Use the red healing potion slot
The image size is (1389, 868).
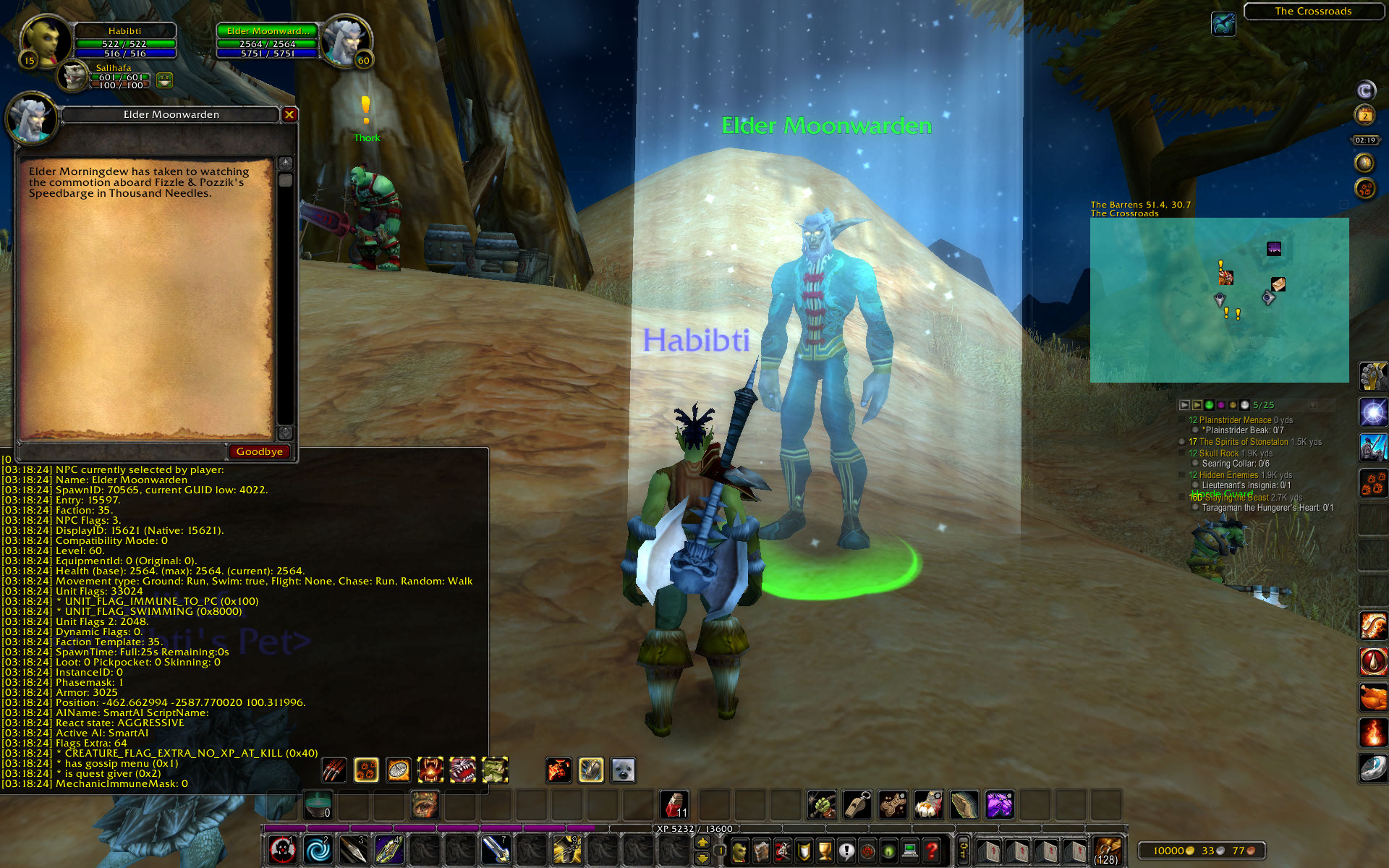(674, 804)
